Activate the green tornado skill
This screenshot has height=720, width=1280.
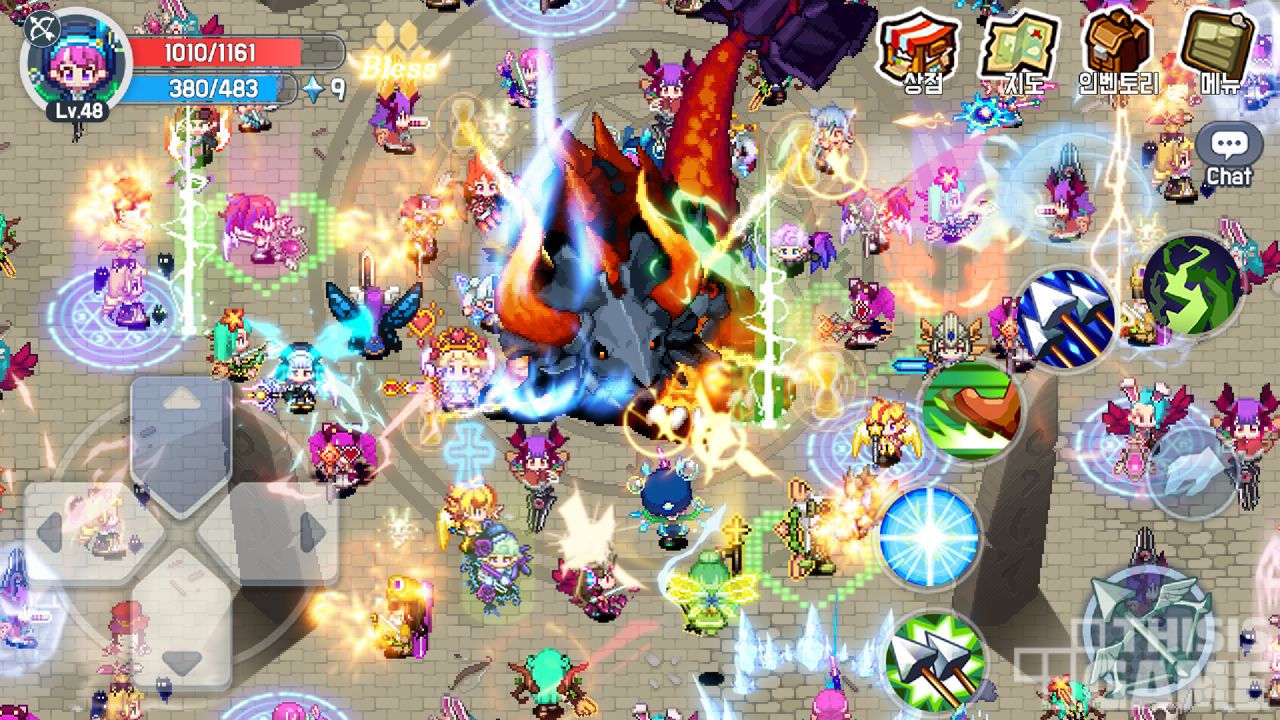click(x=1193, y=284)
